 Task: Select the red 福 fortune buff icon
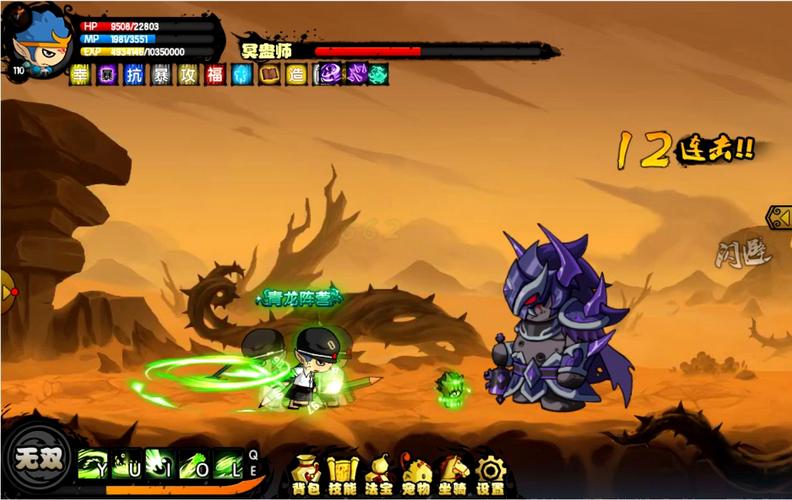click(215, 75)
